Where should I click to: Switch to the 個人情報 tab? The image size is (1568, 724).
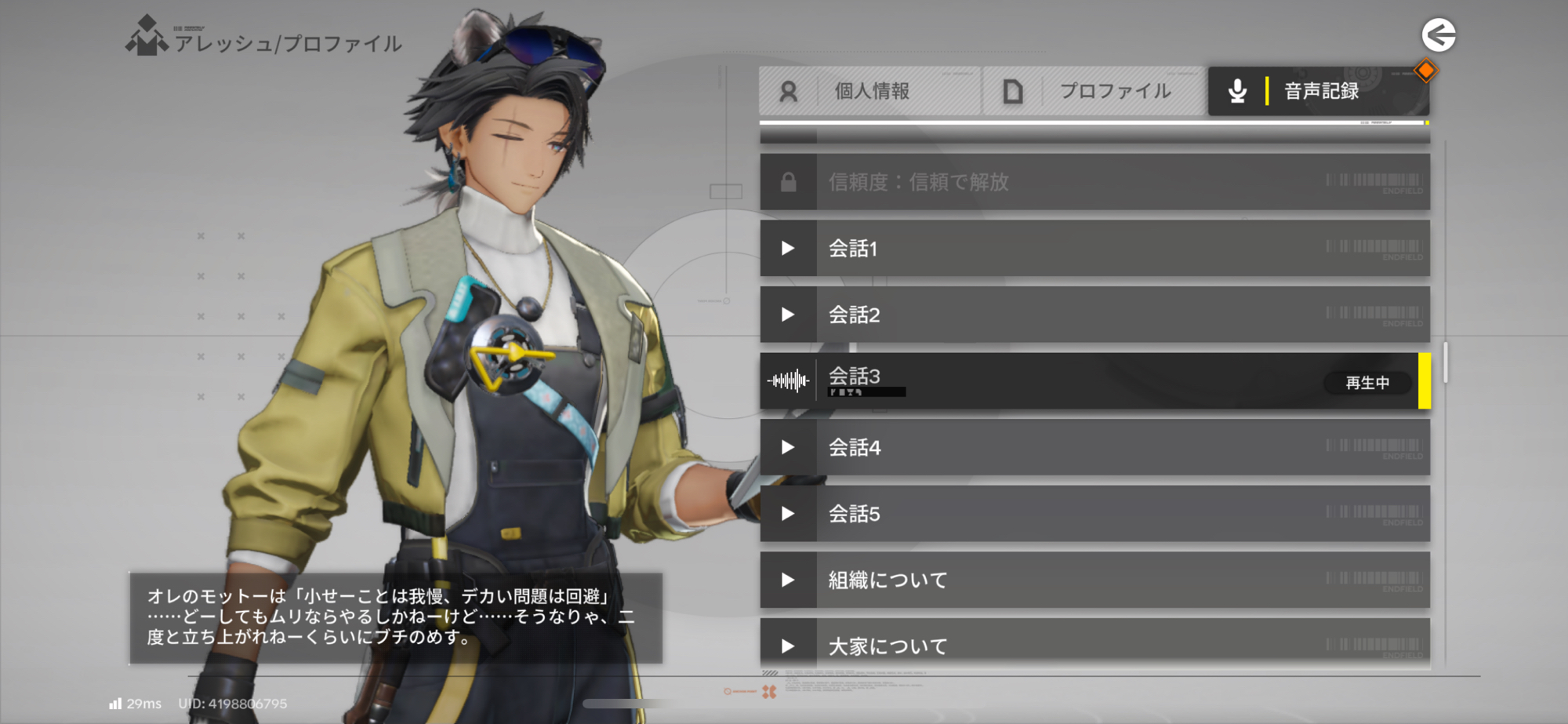pyautogui.click(x=870, y=91)
